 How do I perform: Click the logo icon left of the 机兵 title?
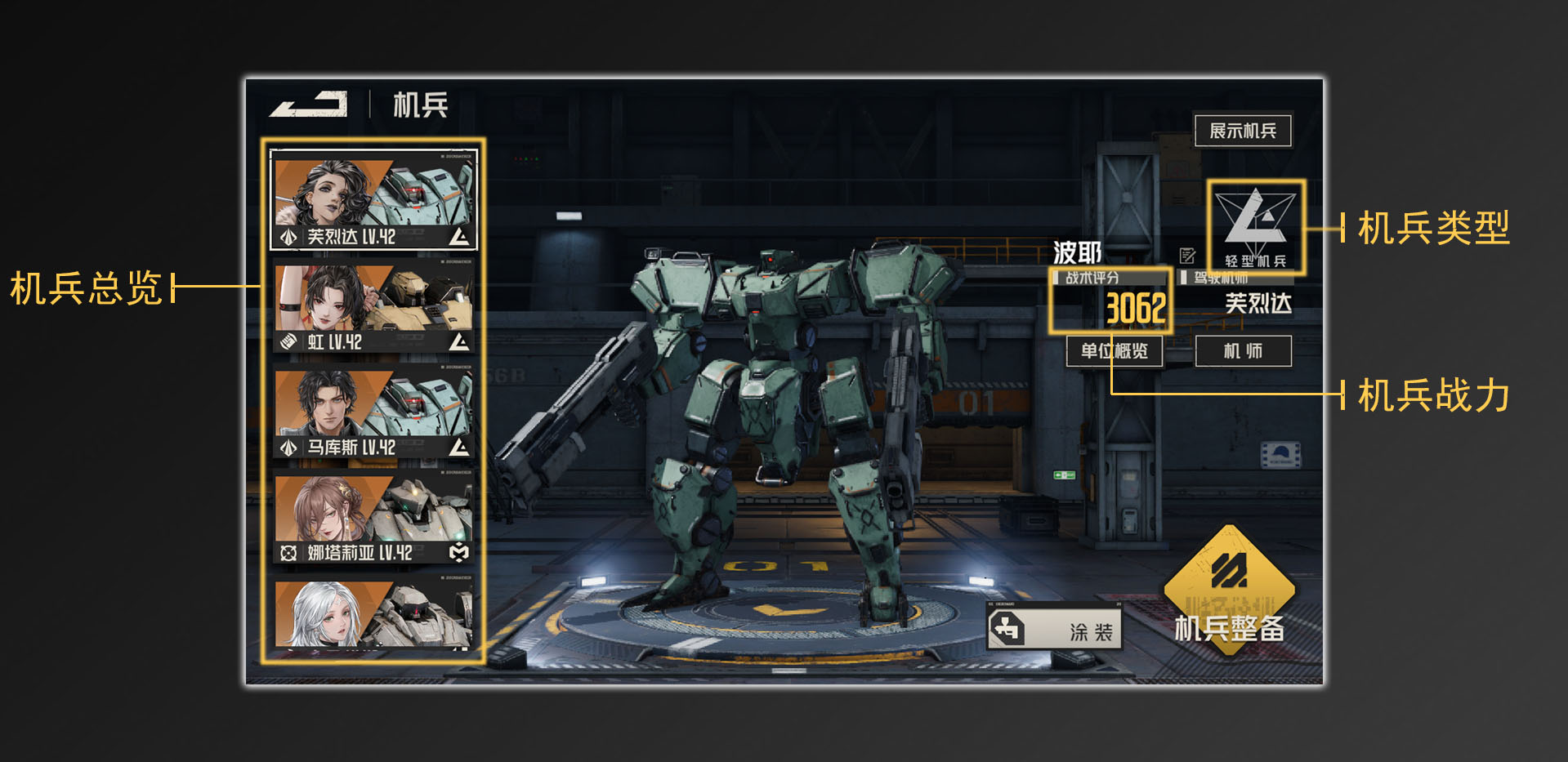tap(309, 105)
